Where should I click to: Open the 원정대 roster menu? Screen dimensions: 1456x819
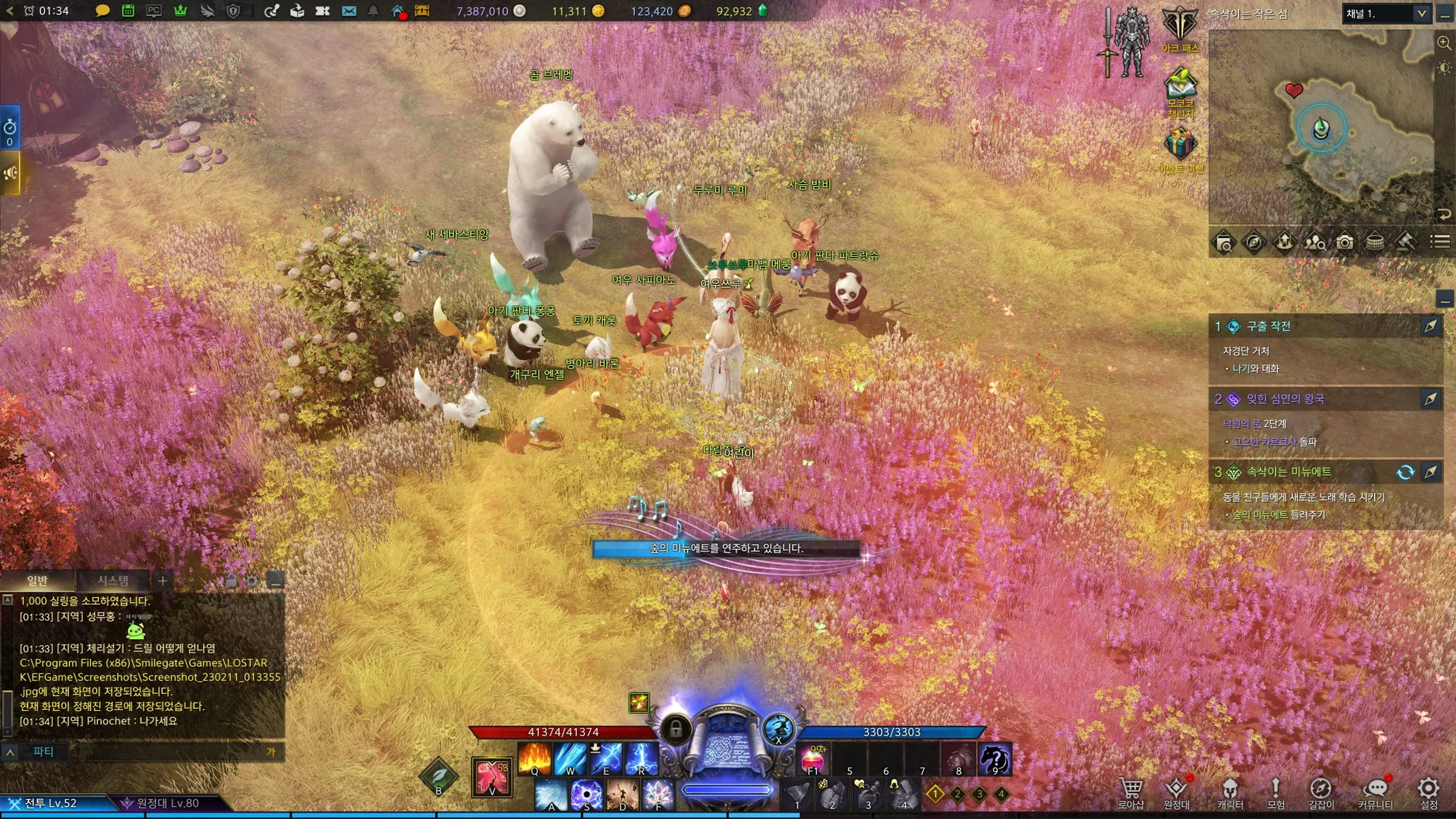point(1177,792)
